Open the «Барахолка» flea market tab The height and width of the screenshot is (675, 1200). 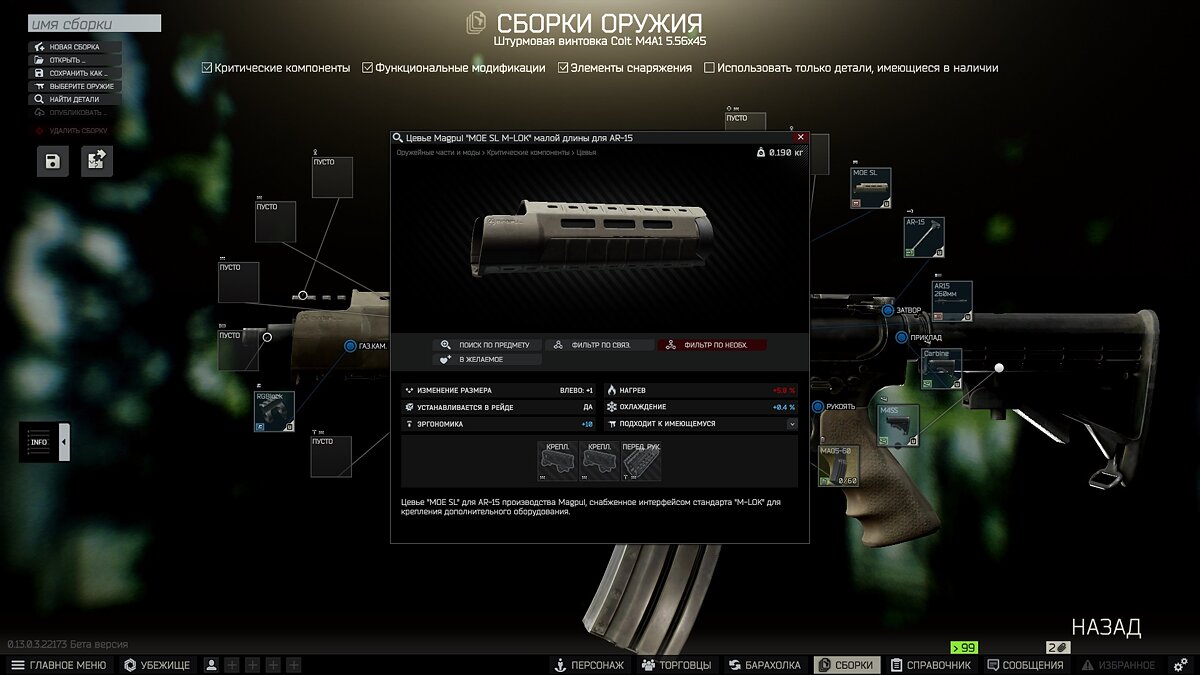pos(765,665)
